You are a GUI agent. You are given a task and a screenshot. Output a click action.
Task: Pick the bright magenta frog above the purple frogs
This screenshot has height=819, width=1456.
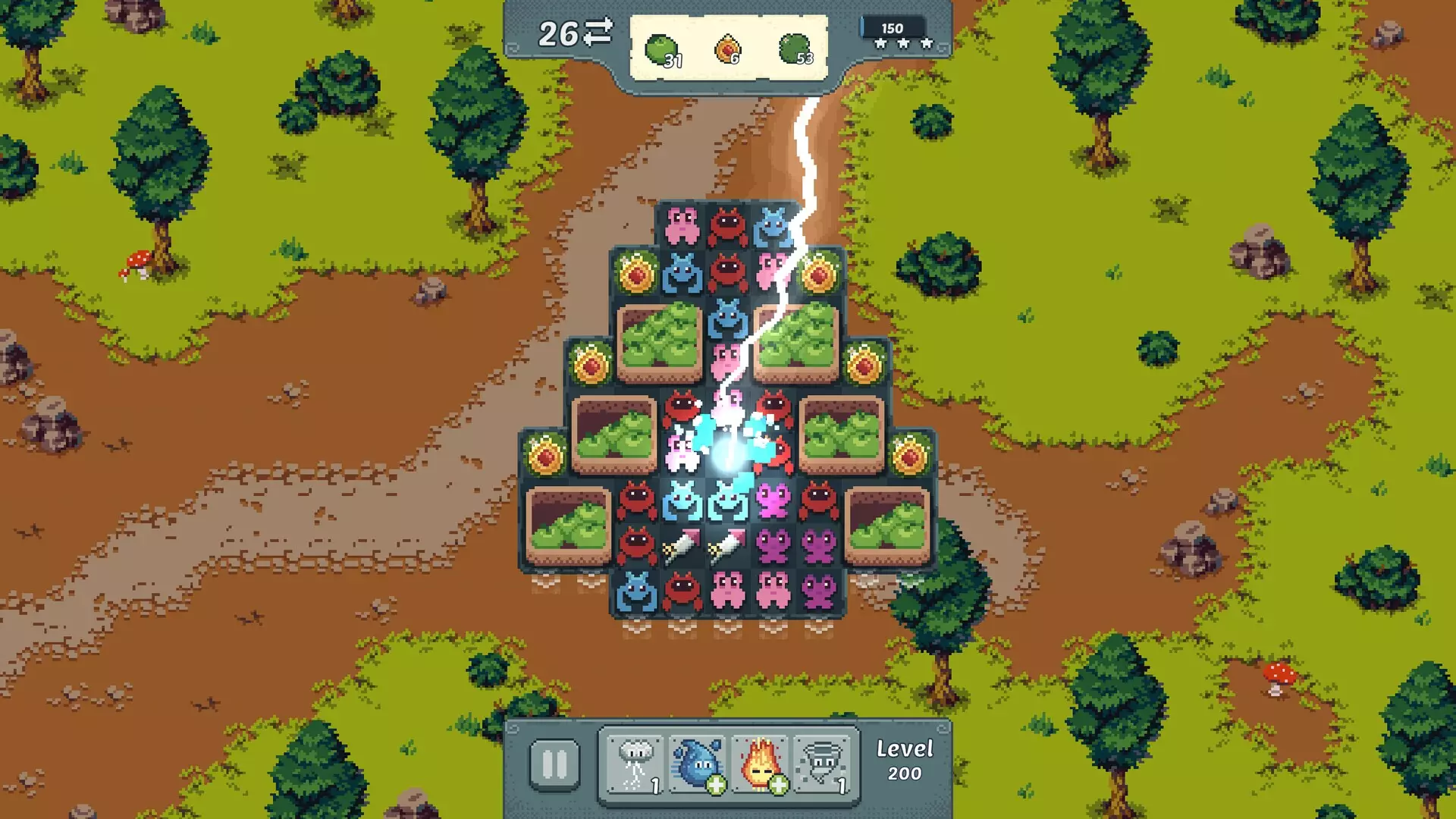point(773,500)
